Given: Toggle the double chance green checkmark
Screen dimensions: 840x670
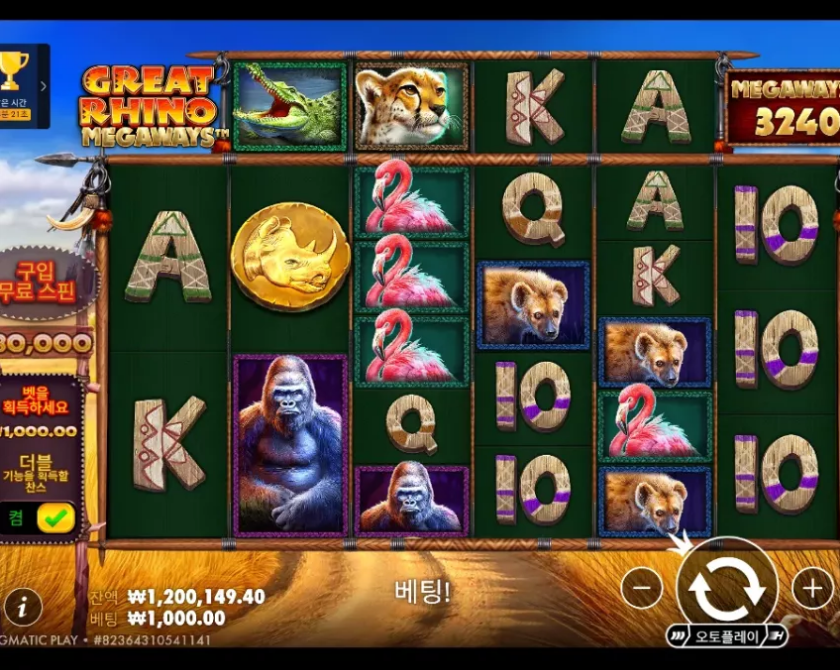Looking at the screenshot, I should point(55,518).
